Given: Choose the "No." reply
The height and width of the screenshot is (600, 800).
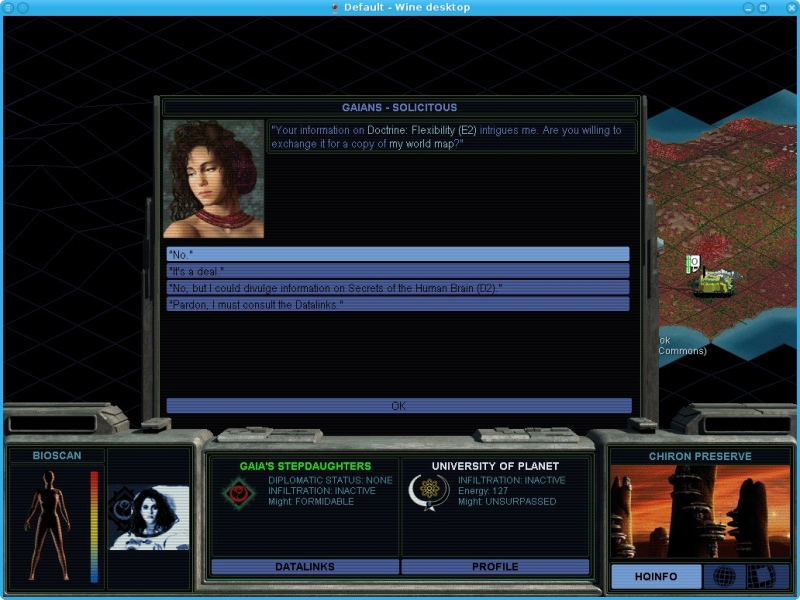Looking at the screenshot, I should [x=397, y=255].
